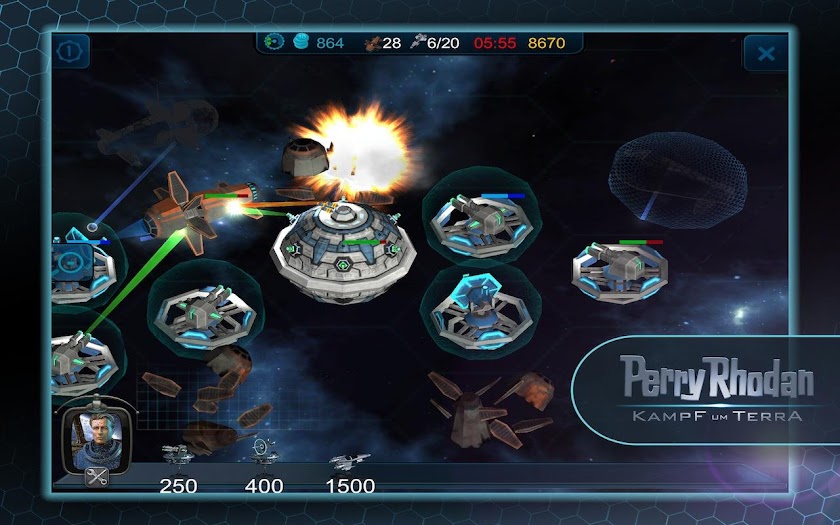Buy the gun turret costing 250

(178, 456)
